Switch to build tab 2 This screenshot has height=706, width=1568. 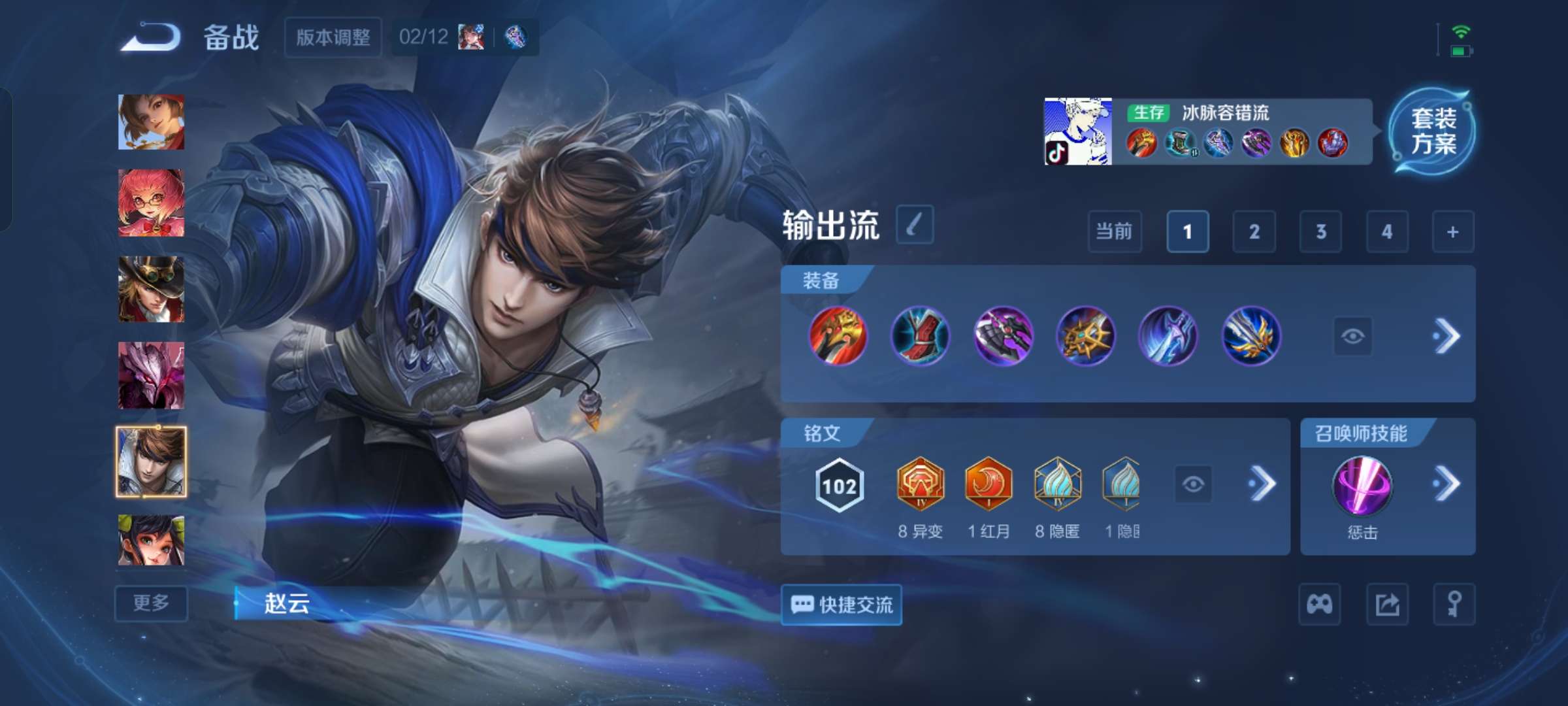tap(1254, 232)
